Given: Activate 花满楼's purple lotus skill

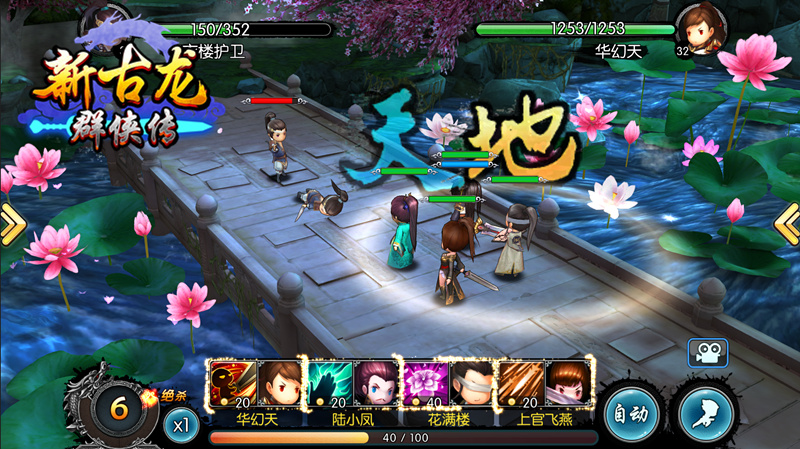Looking at the screenshot, I should tap(424, 383).
